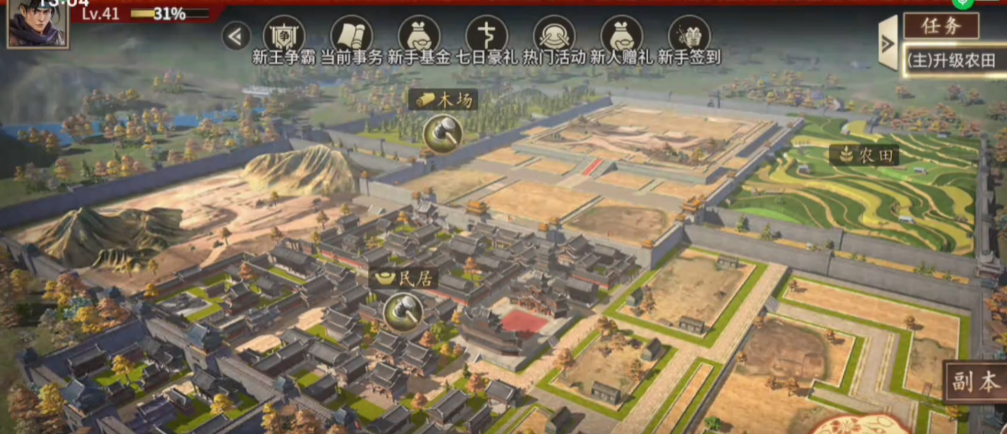The height and width of the screenshot is (434, 1007).
Task: Select the 升级农田 main quest
Action: coord(952,59)
